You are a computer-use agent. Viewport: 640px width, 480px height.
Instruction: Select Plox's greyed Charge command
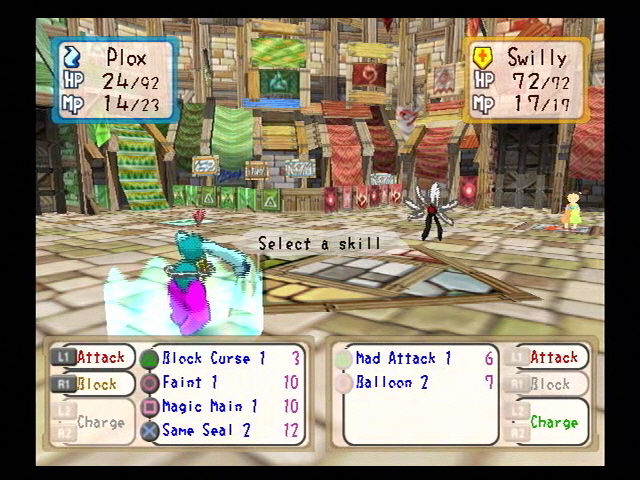(x=100, y=422)
